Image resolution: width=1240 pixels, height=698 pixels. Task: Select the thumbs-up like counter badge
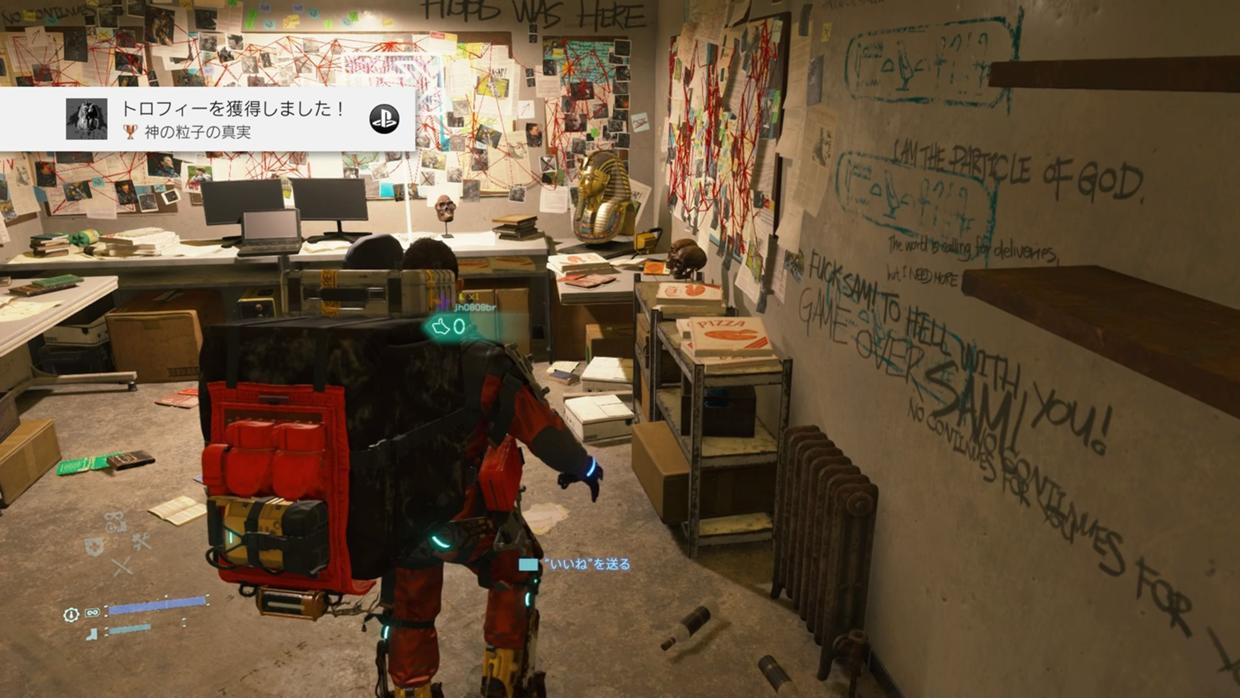click(x=447, y=326)
